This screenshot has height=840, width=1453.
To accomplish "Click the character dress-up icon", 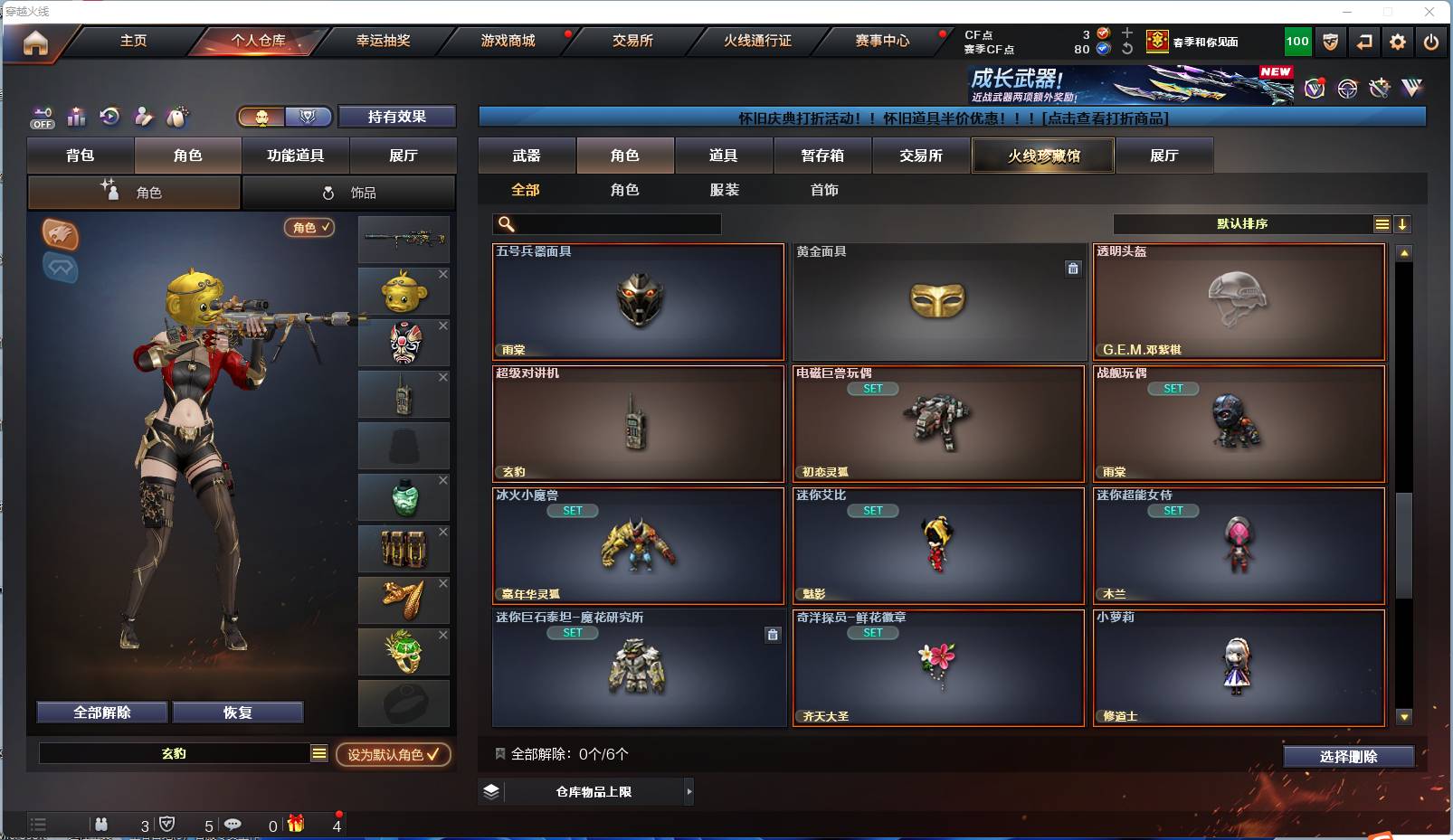I will (143, 116).
